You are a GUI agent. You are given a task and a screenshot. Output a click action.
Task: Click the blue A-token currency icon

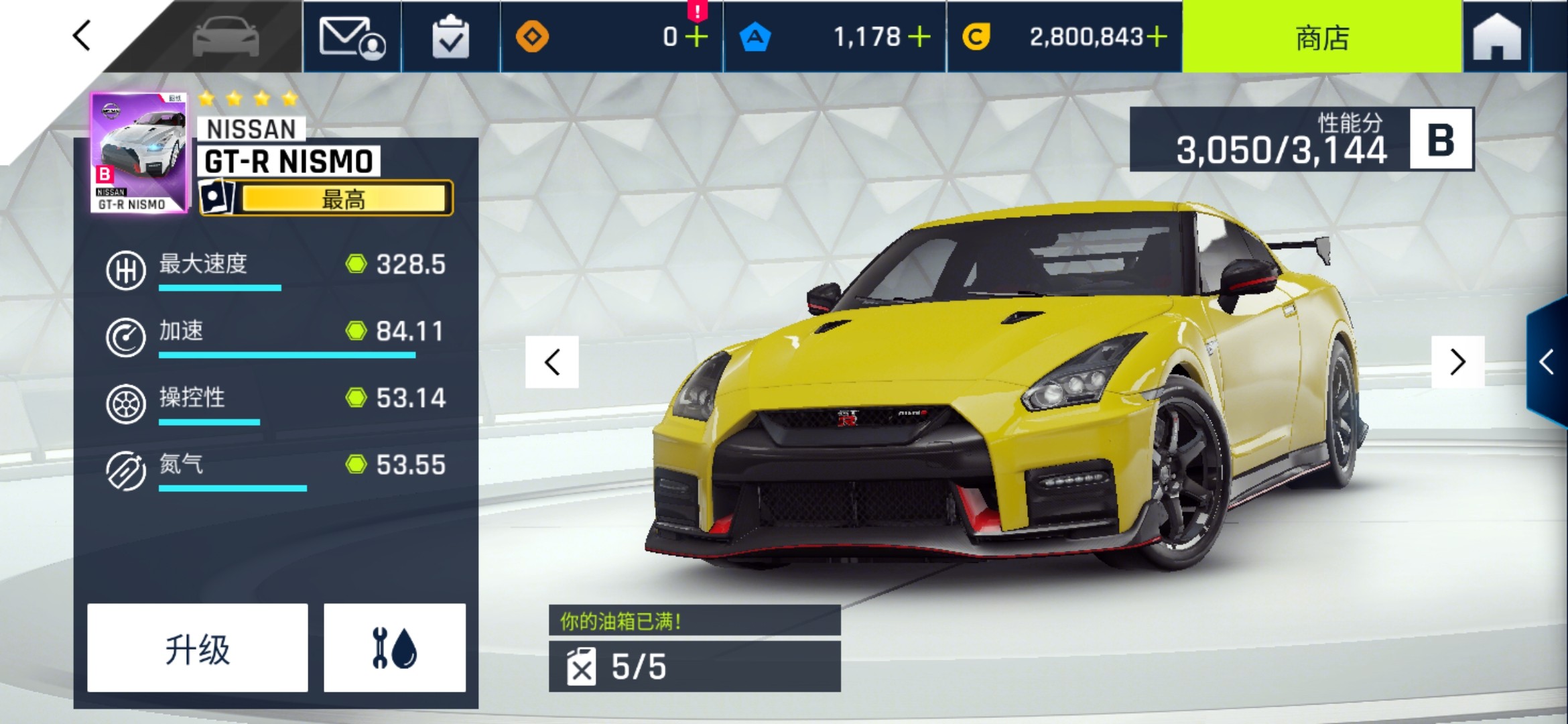[756, 37]
